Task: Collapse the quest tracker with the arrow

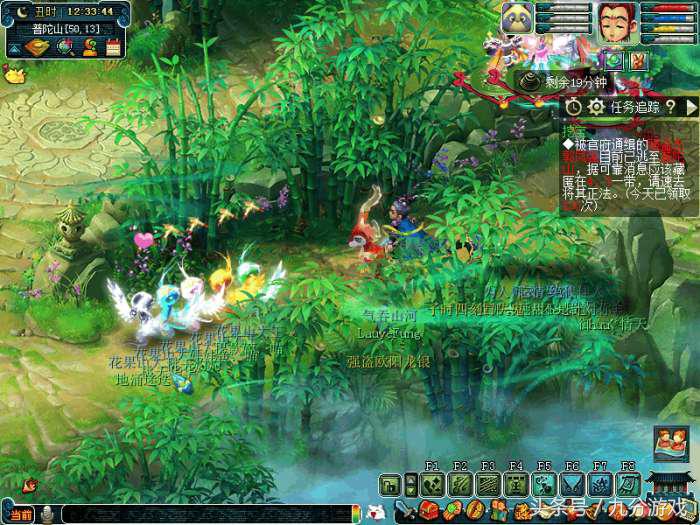Action: 691,106
